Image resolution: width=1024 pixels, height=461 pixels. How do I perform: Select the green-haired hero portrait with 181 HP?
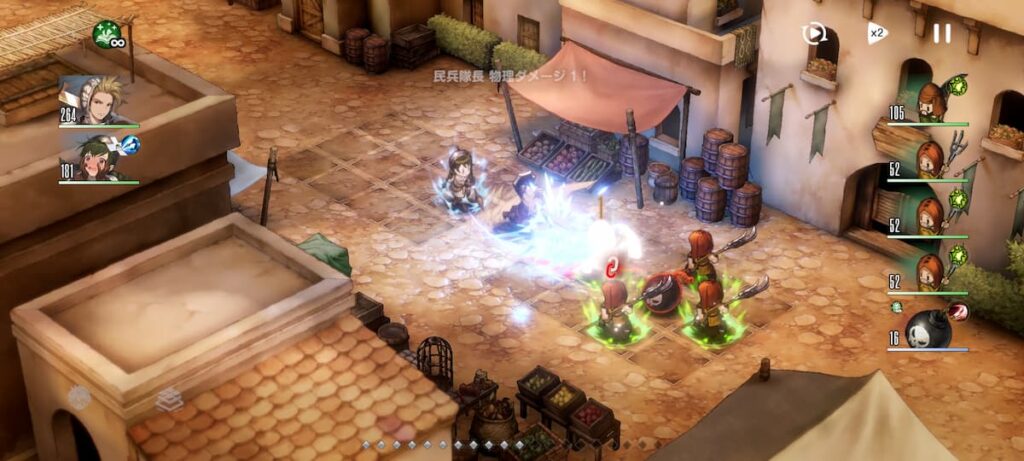97,159
